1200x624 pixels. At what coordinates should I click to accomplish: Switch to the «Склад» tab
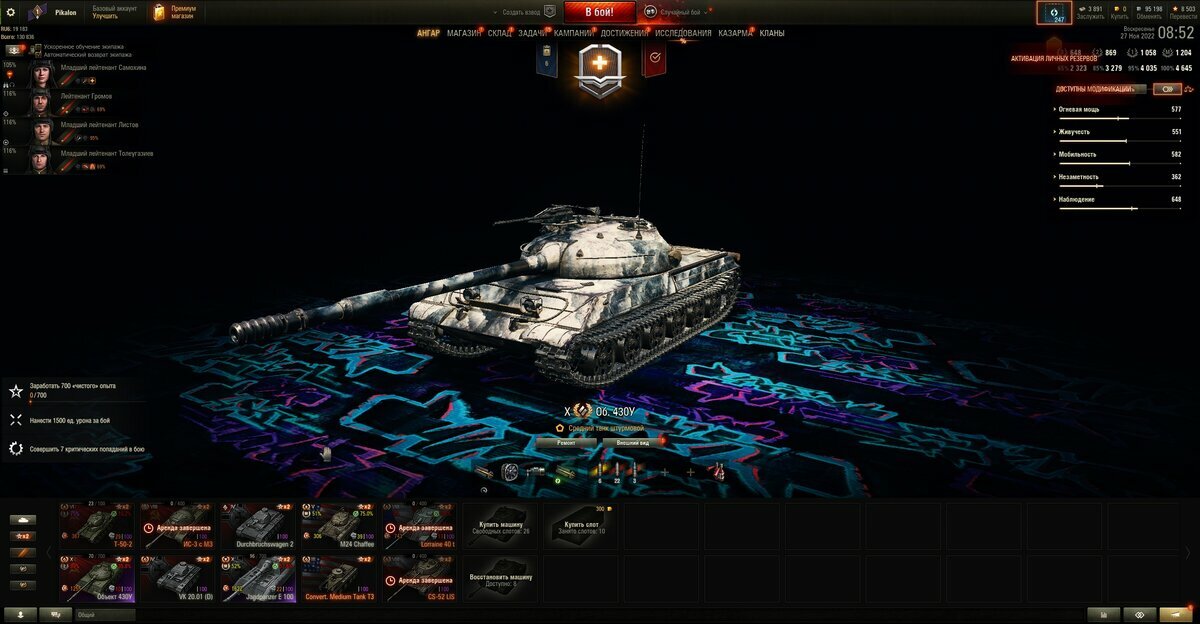(x=500, y=33)
